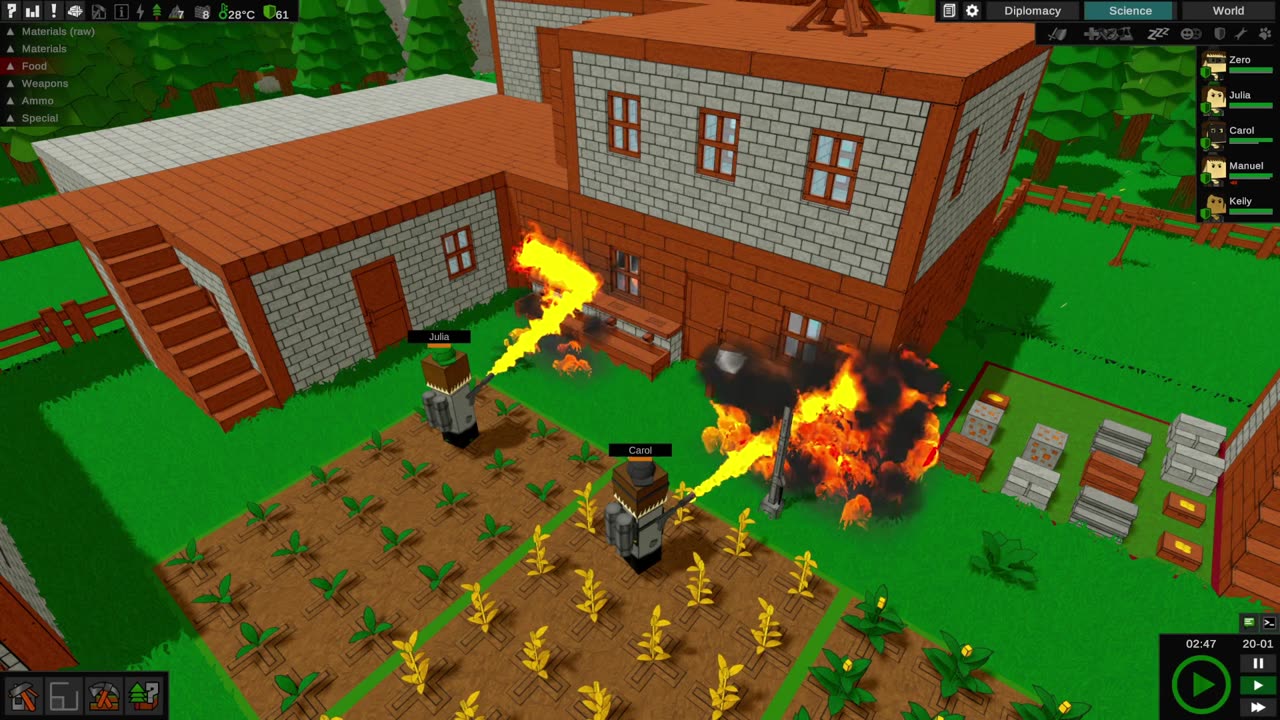The height and width of the screenshot is (720, 1280).
Task: Open the World tab
Action: 1228,11
